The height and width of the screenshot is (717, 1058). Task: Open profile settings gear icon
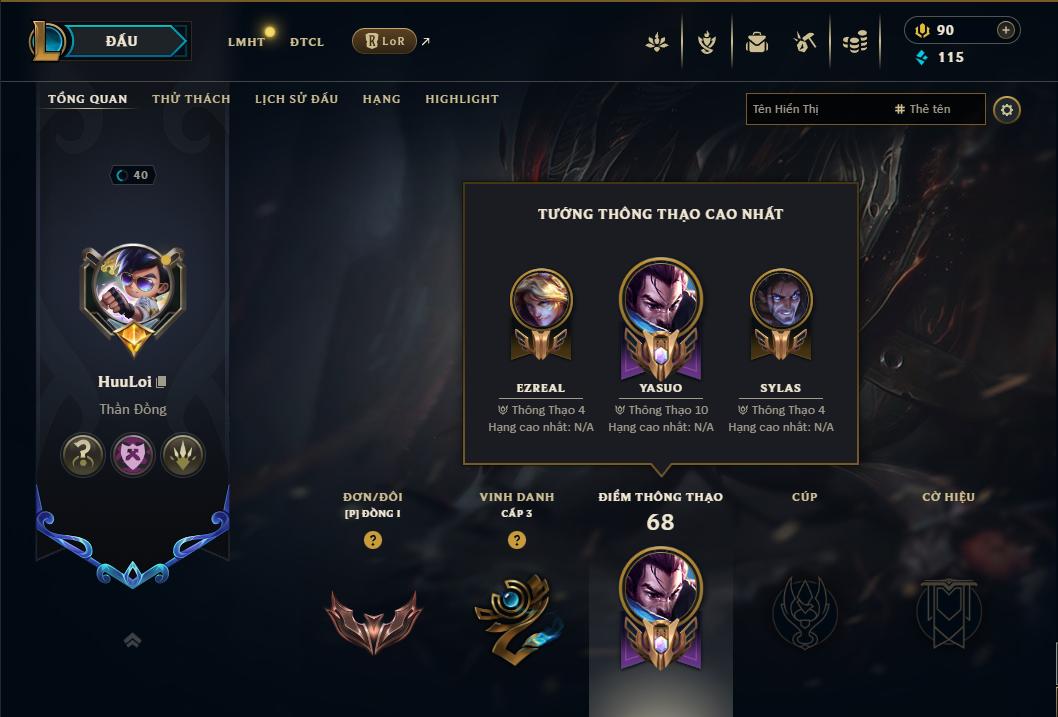[1007, 110]
